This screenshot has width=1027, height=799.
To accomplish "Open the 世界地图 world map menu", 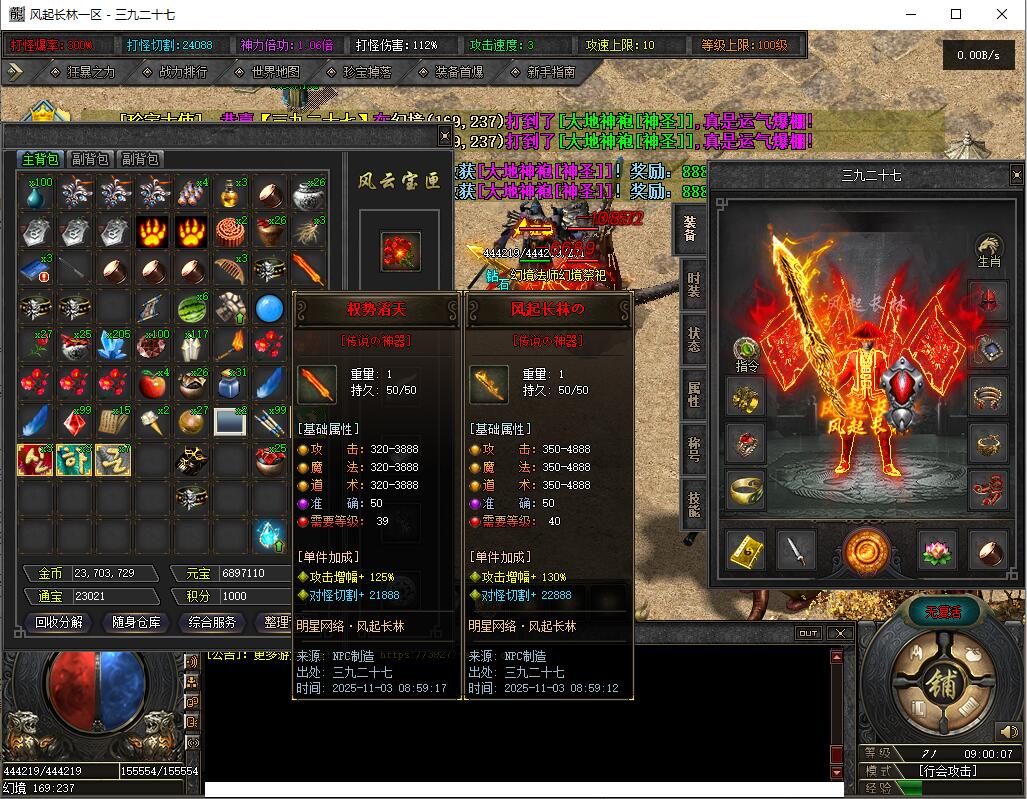I will click(x=275, y=72).
